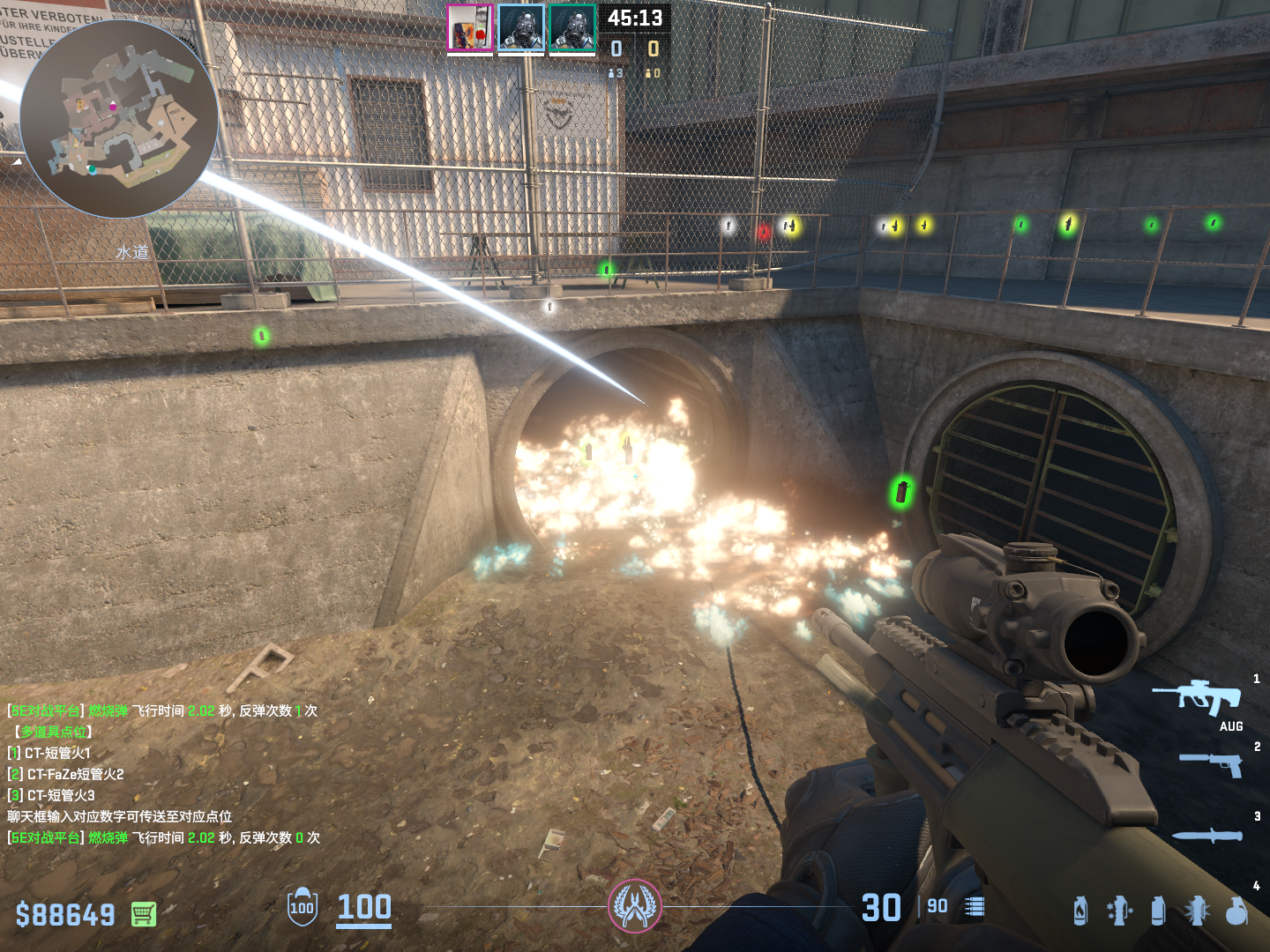Select the green-framed player avatar

pyautogui.click(x=572, y=28)
